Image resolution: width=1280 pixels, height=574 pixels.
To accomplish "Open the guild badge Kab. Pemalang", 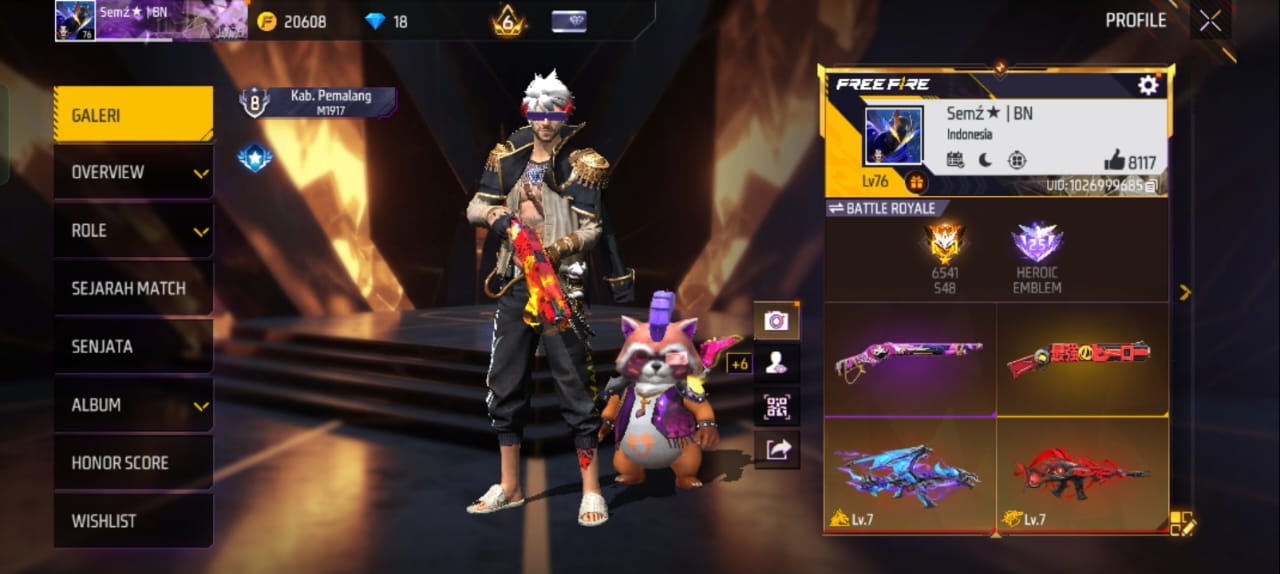I will click(x=318, y=101).
